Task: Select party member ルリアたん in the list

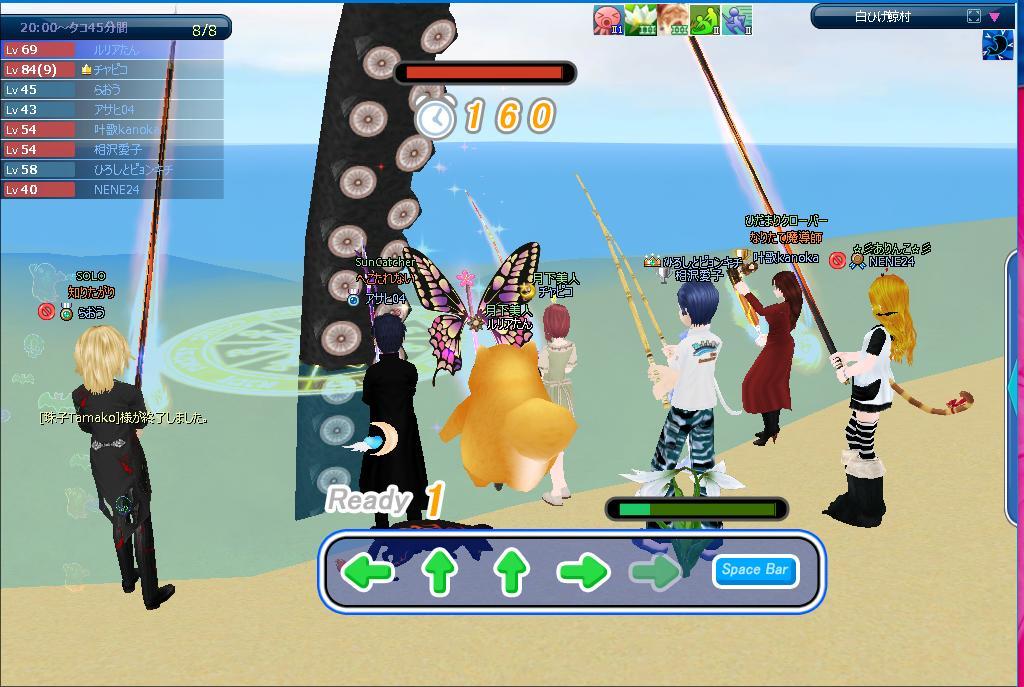Action: (x=115, y=50)
